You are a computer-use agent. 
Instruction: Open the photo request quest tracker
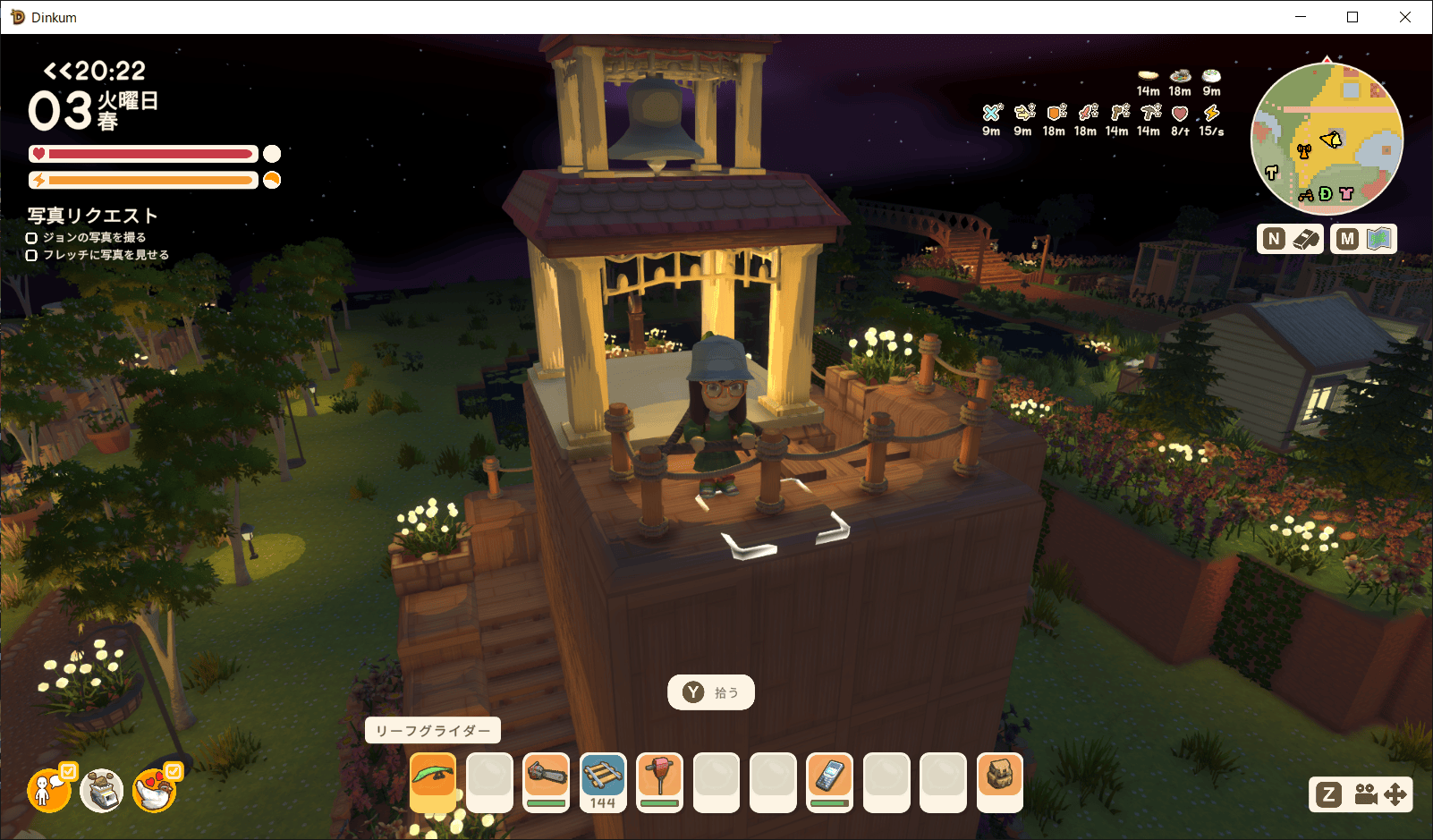coord(92,216)
